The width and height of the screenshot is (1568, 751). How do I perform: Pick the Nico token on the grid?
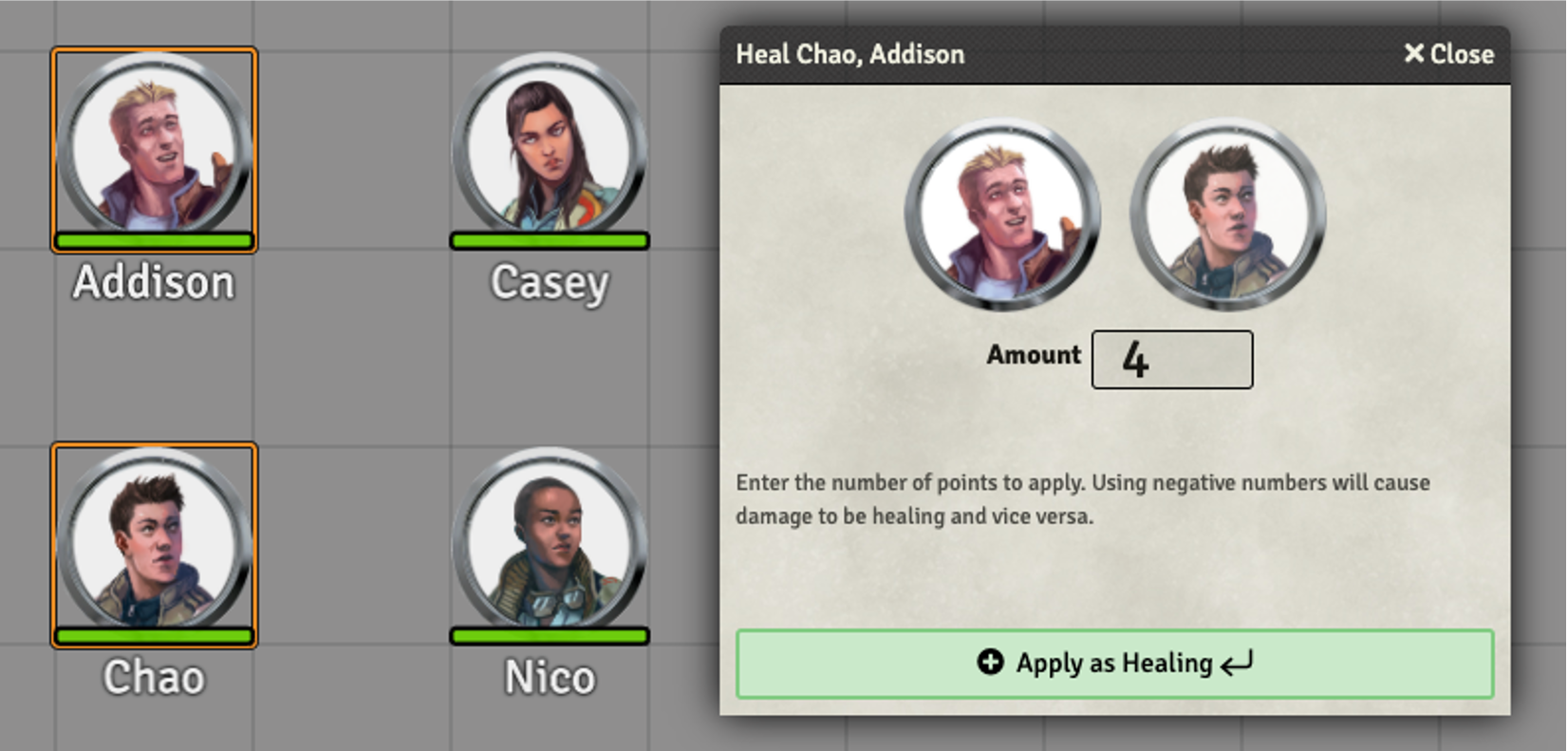pyautogui.click(x=550, y=544)
